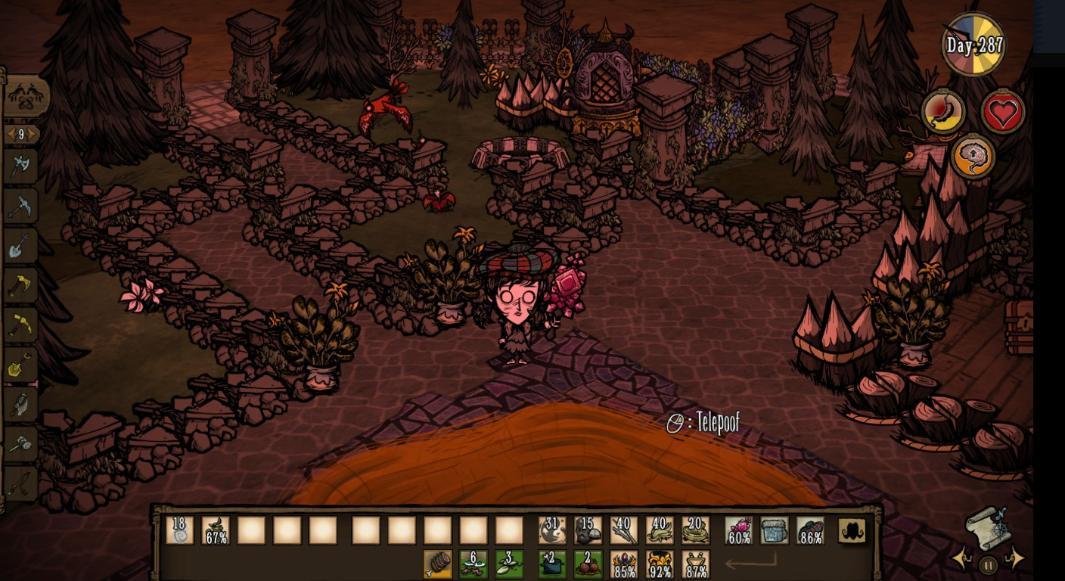Screen dimensions: 1065x581
Task: Select the 67% durability item slot
Action: (x=216, y=530)
